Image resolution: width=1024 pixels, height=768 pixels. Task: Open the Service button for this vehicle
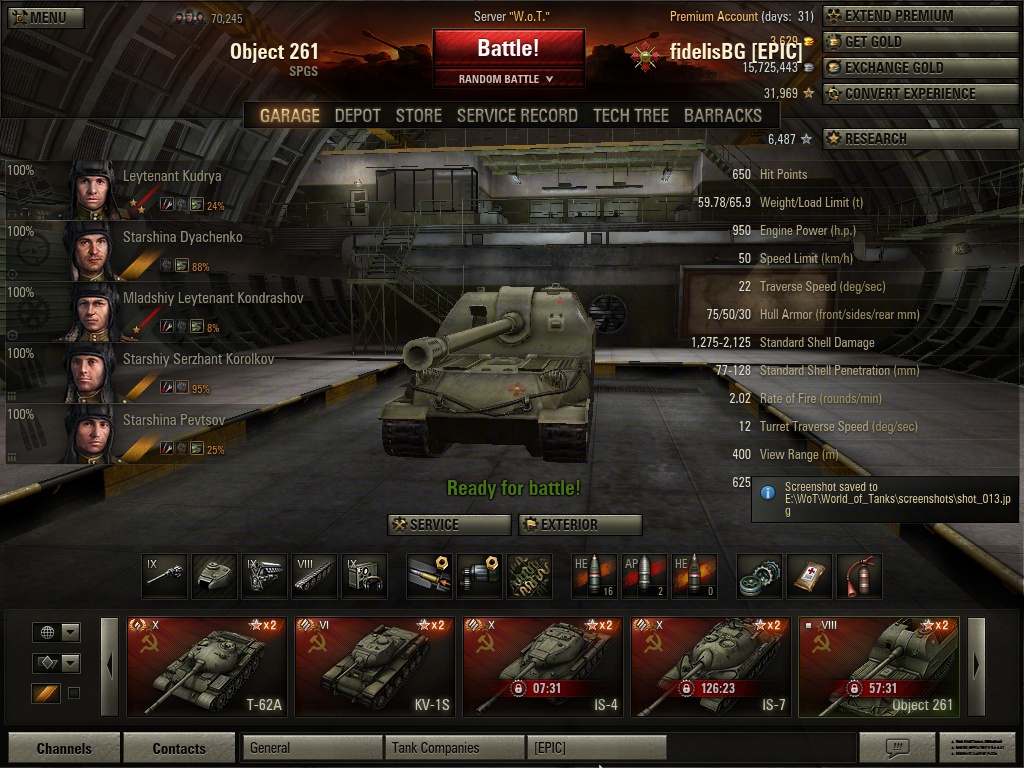click(449, 525)
